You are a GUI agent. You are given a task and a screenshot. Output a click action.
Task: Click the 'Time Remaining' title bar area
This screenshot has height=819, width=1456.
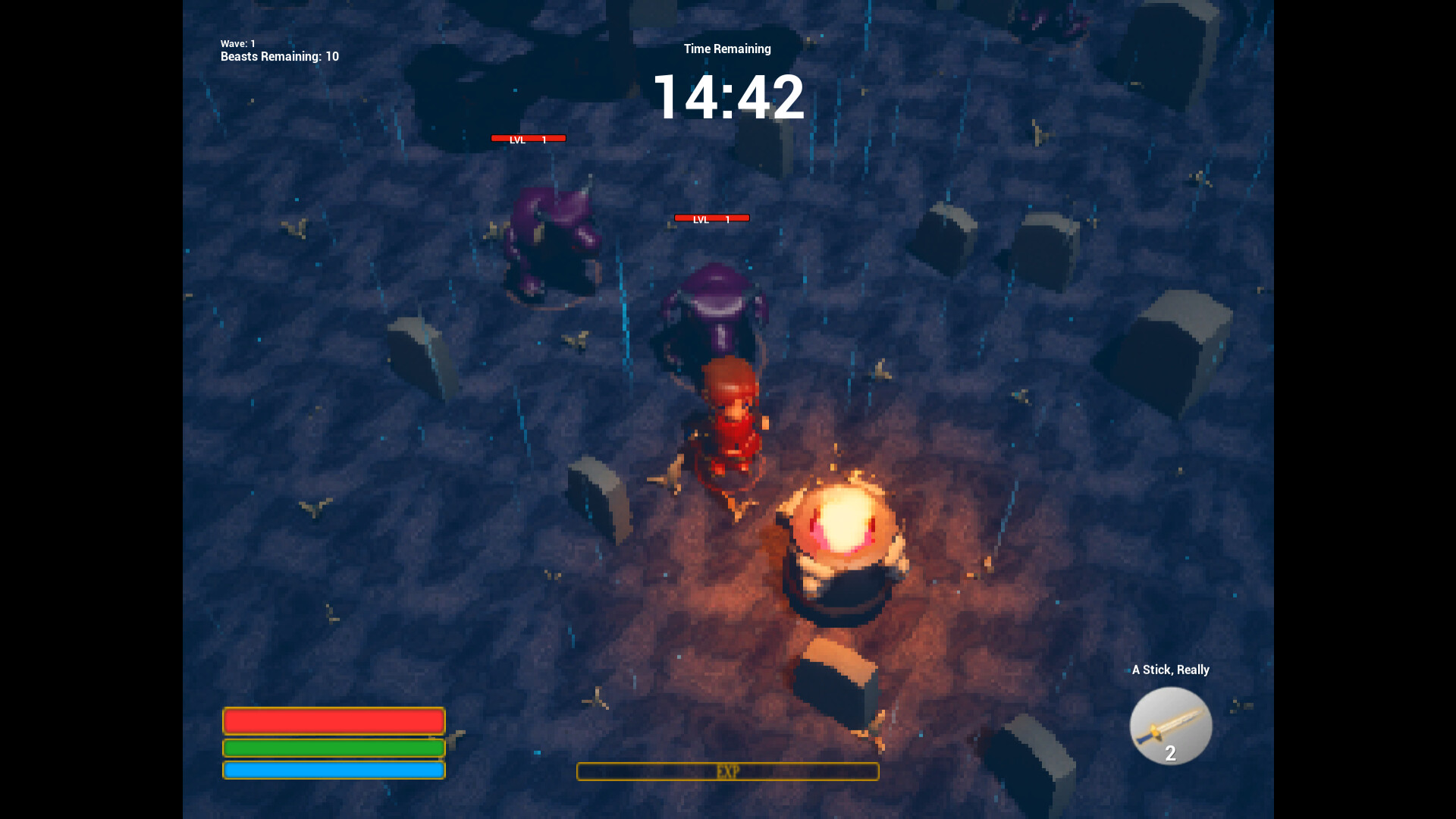[x=726, y=48]
